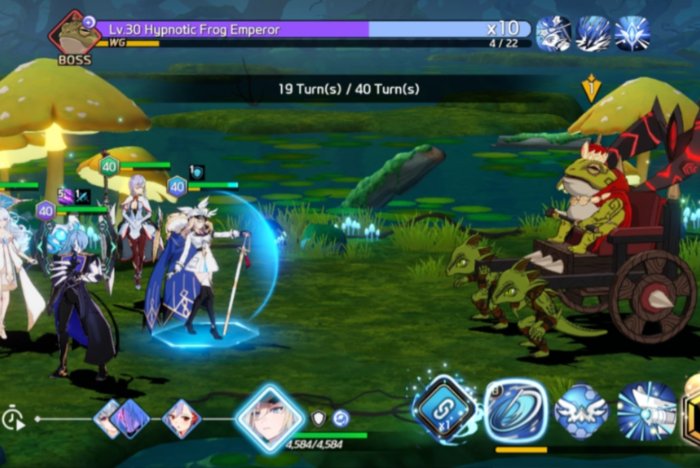The image size is (700, 468).
Task: Click the blue round buff icon
Action: tap(341, 418)
